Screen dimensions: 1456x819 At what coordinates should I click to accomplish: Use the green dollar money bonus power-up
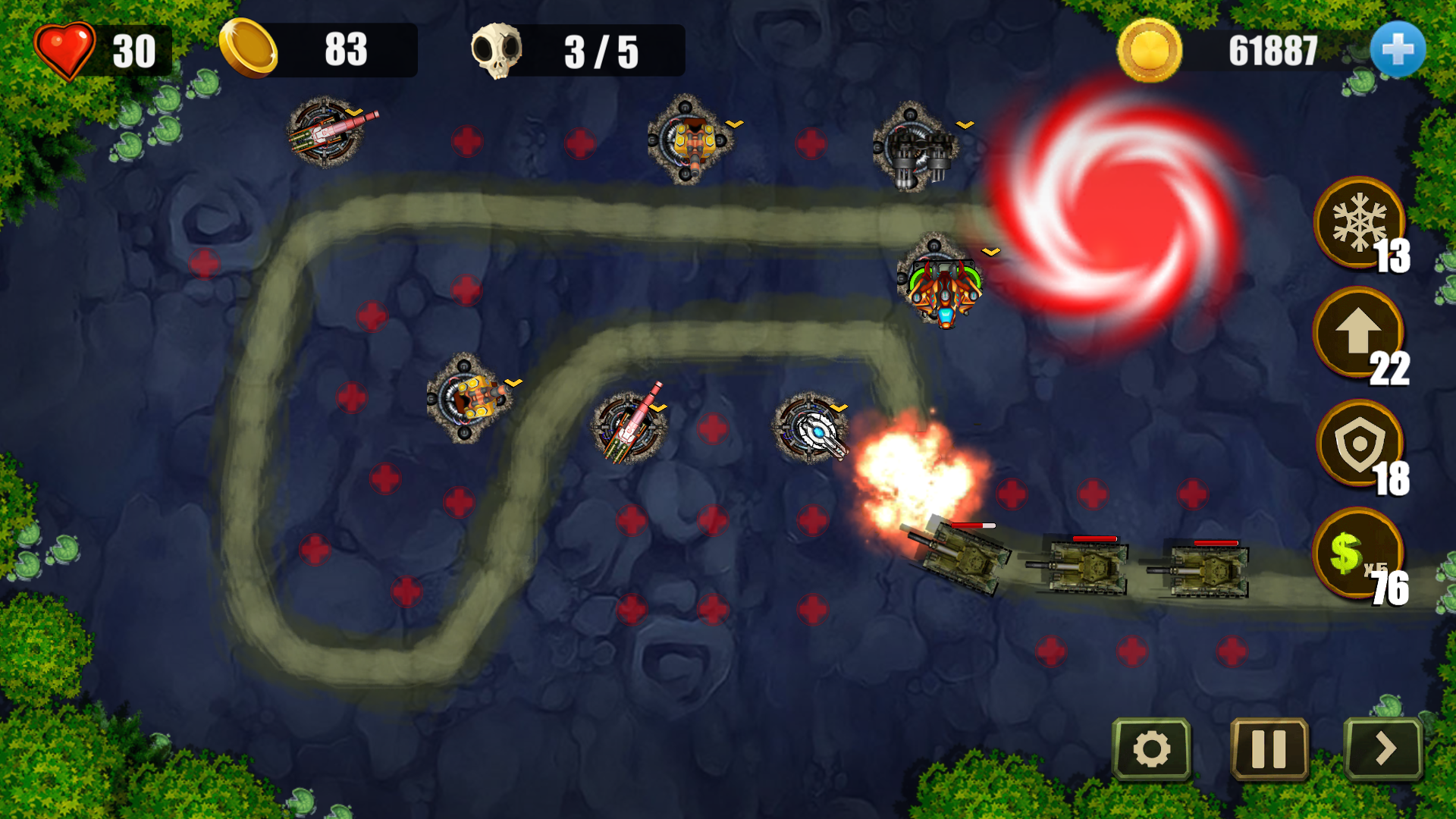click(1356, 554)
